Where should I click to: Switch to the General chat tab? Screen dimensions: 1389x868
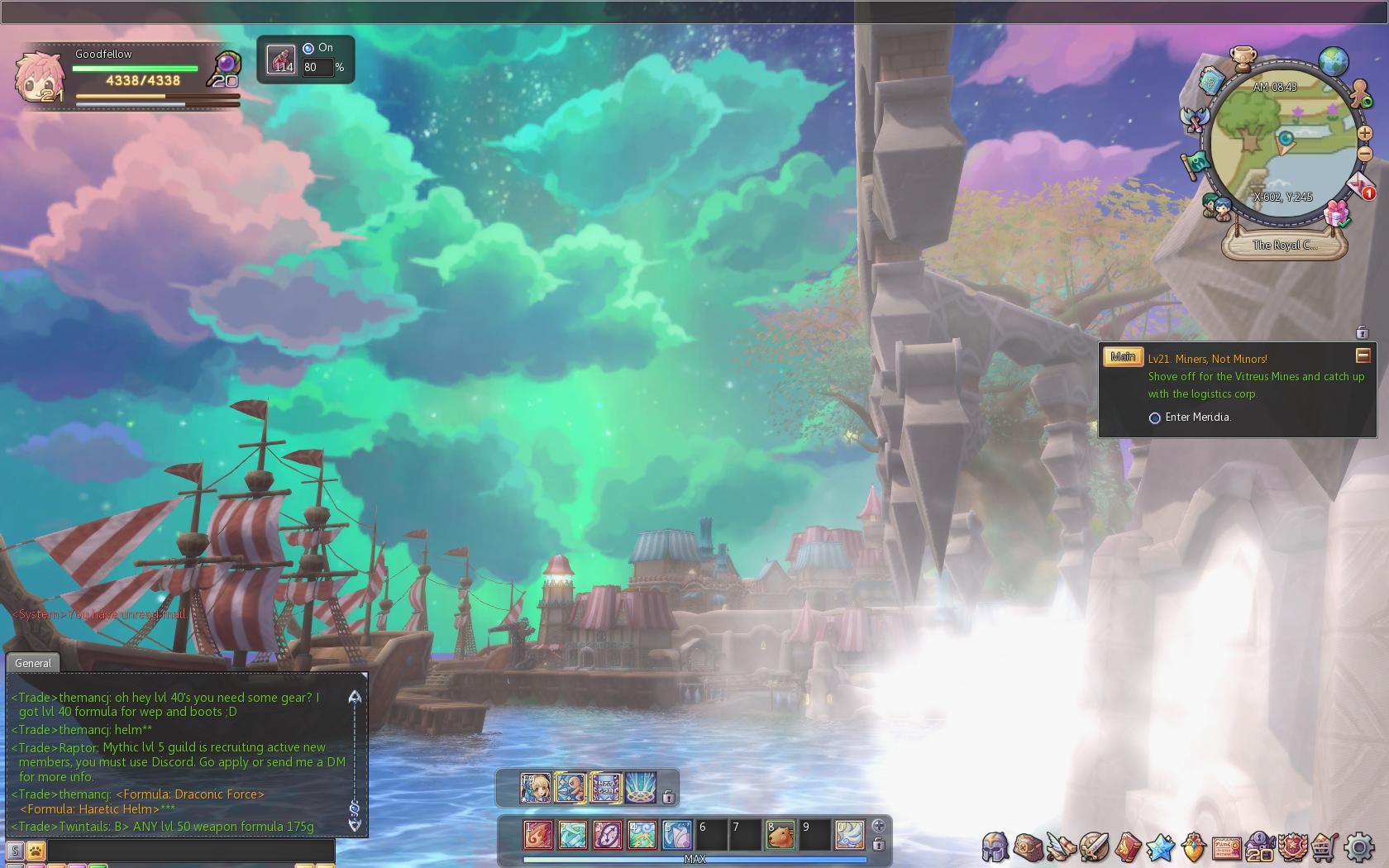pyautogui.click(x=33, y=663)
